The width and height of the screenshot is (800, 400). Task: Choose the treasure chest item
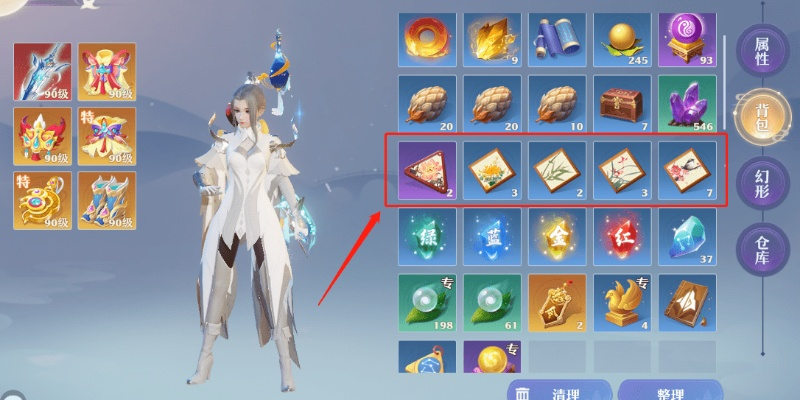click(x=622, y=105)
